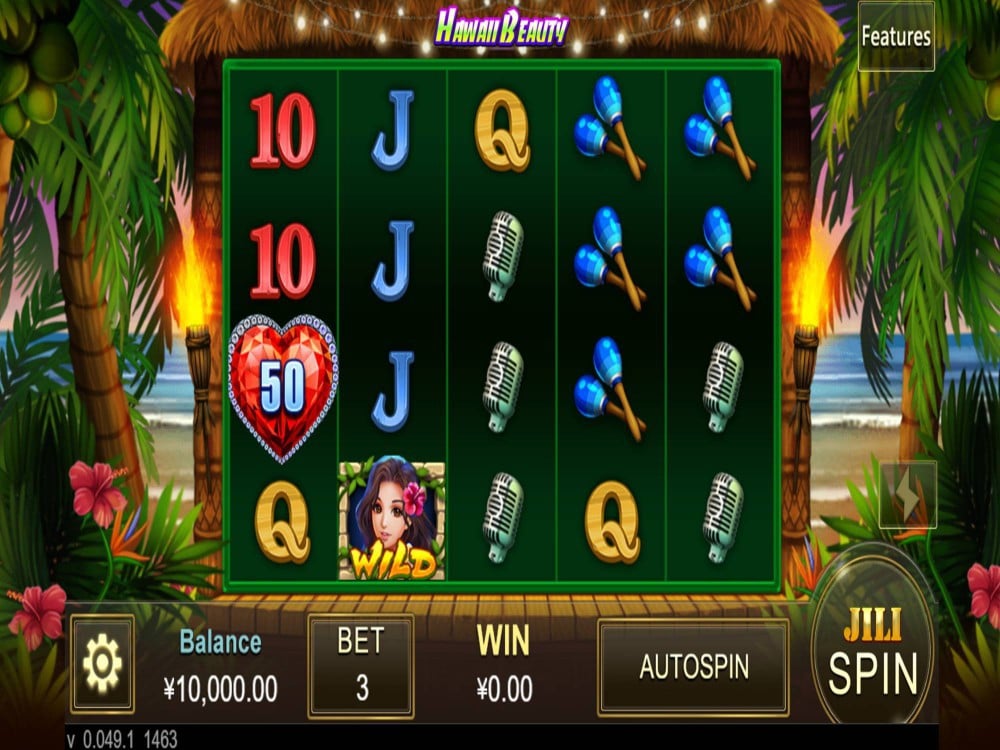
Task: Open the BET amount selector
Action: pyautogui.click(x=360, y=666)
